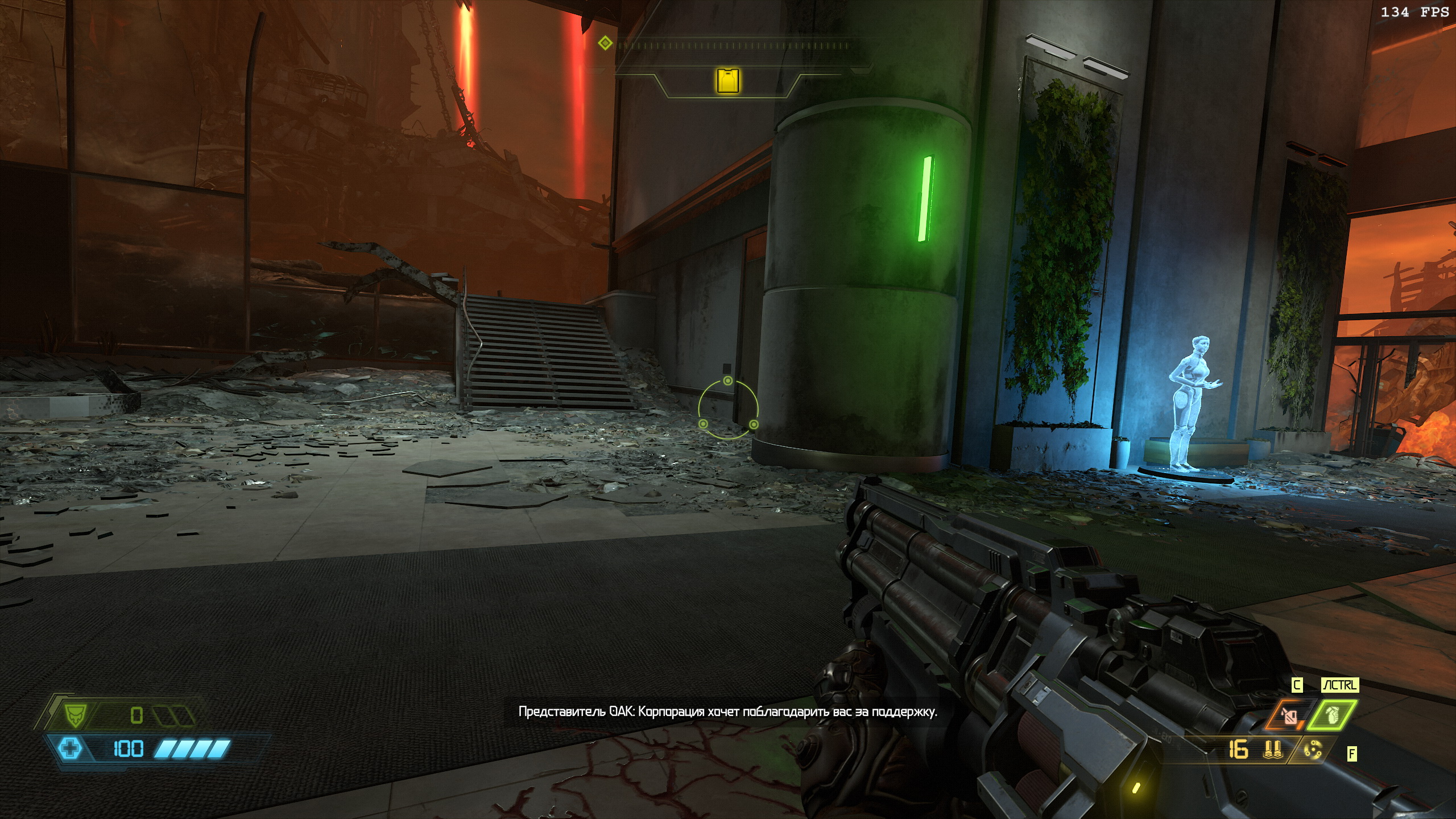
Task: Click the diamond marker on the compass
Action: point(606,43)
